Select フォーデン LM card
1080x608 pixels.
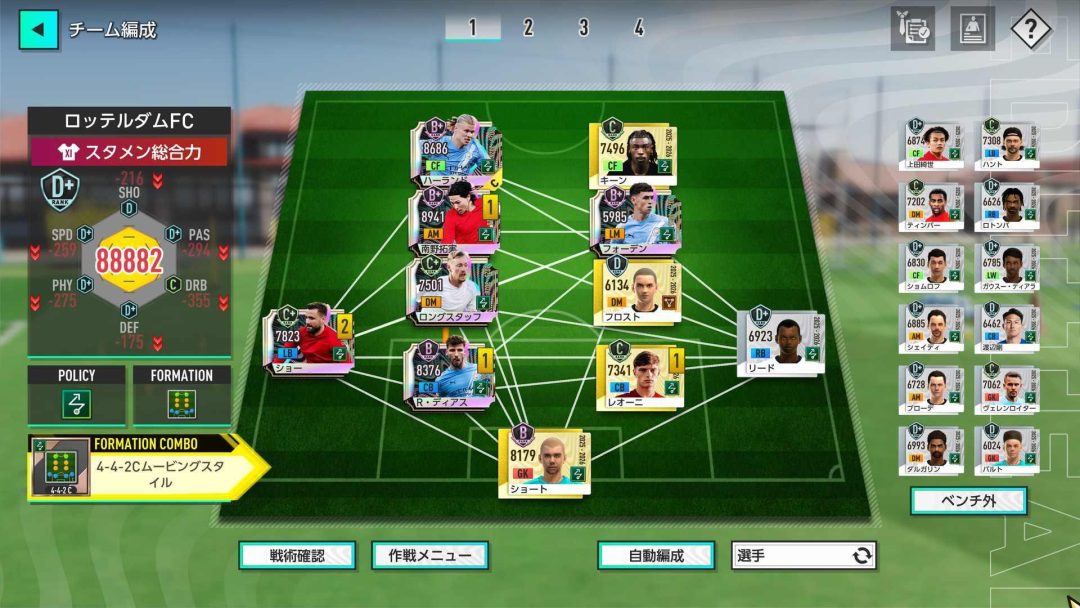point(627,220)
